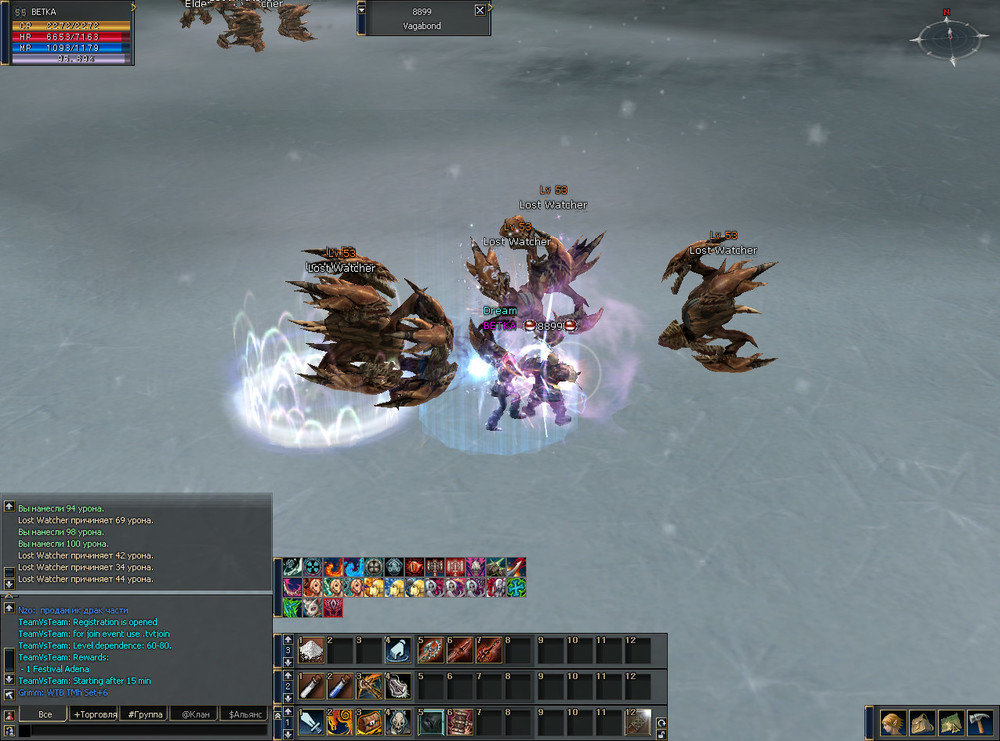The image size is (1000, 741).
Task: Open the hammer system menu icon
Action: [x=980, y=722]
